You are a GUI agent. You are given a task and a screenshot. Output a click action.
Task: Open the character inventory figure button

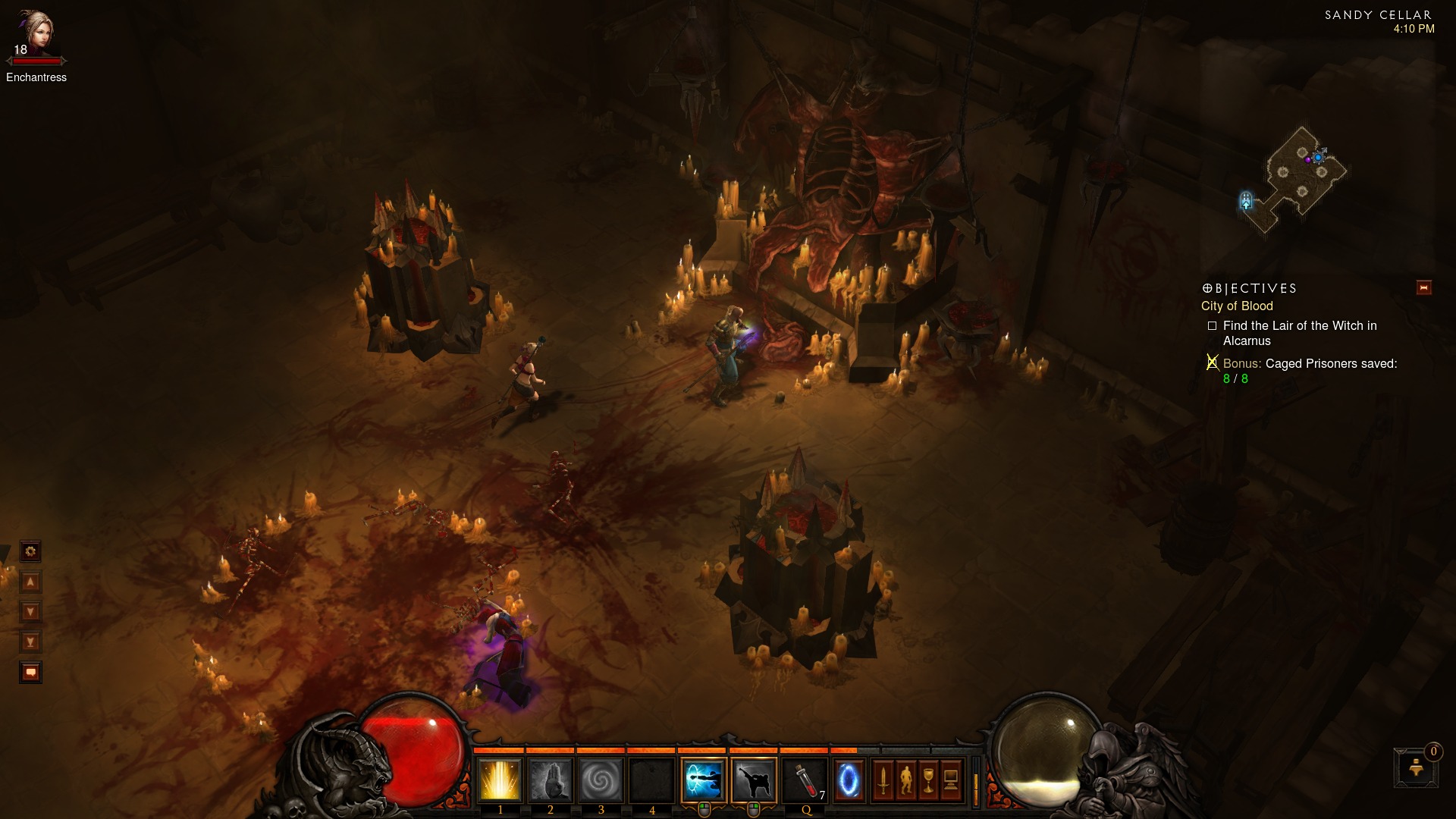click(x=905, y=780)
